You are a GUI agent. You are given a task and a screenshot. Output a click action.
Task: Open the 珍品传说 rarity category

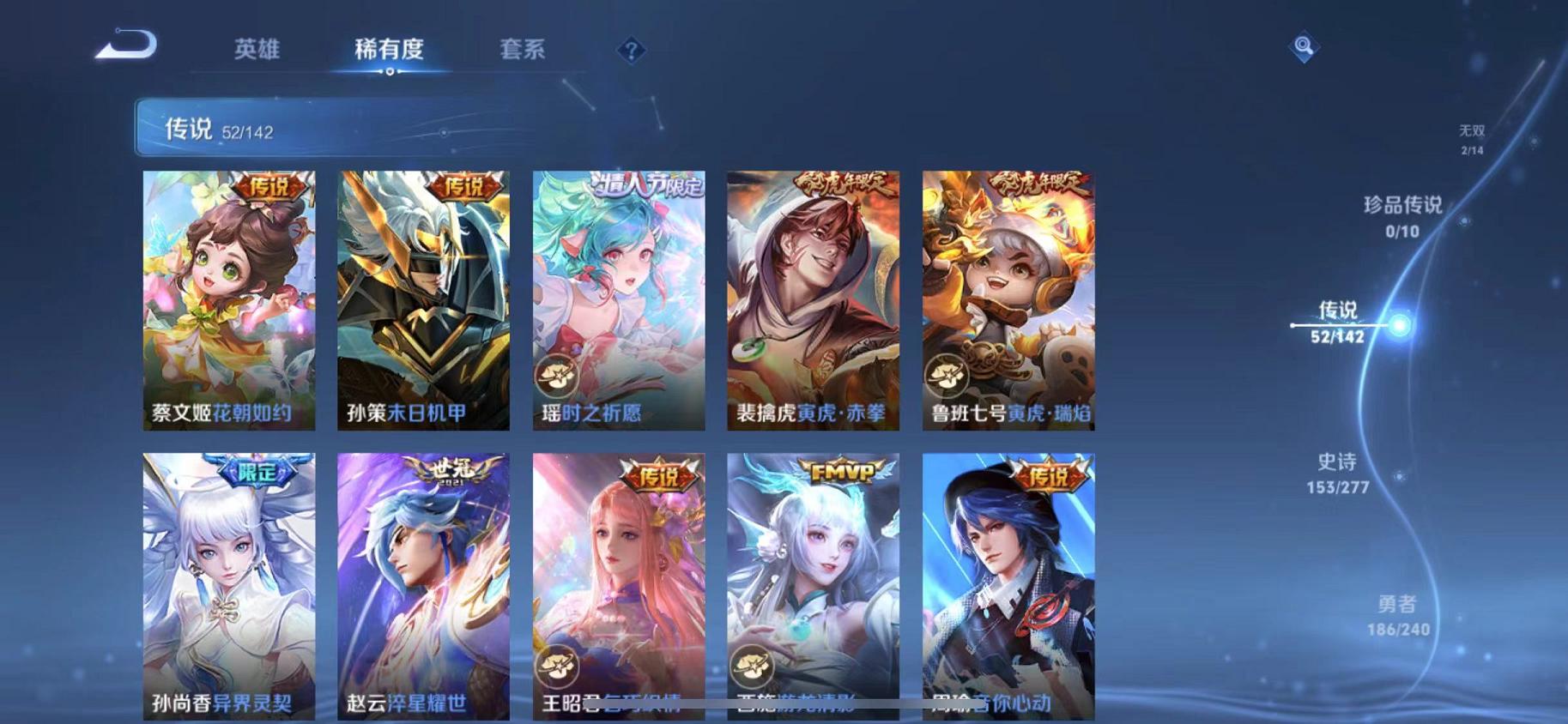coord(1401,214)
